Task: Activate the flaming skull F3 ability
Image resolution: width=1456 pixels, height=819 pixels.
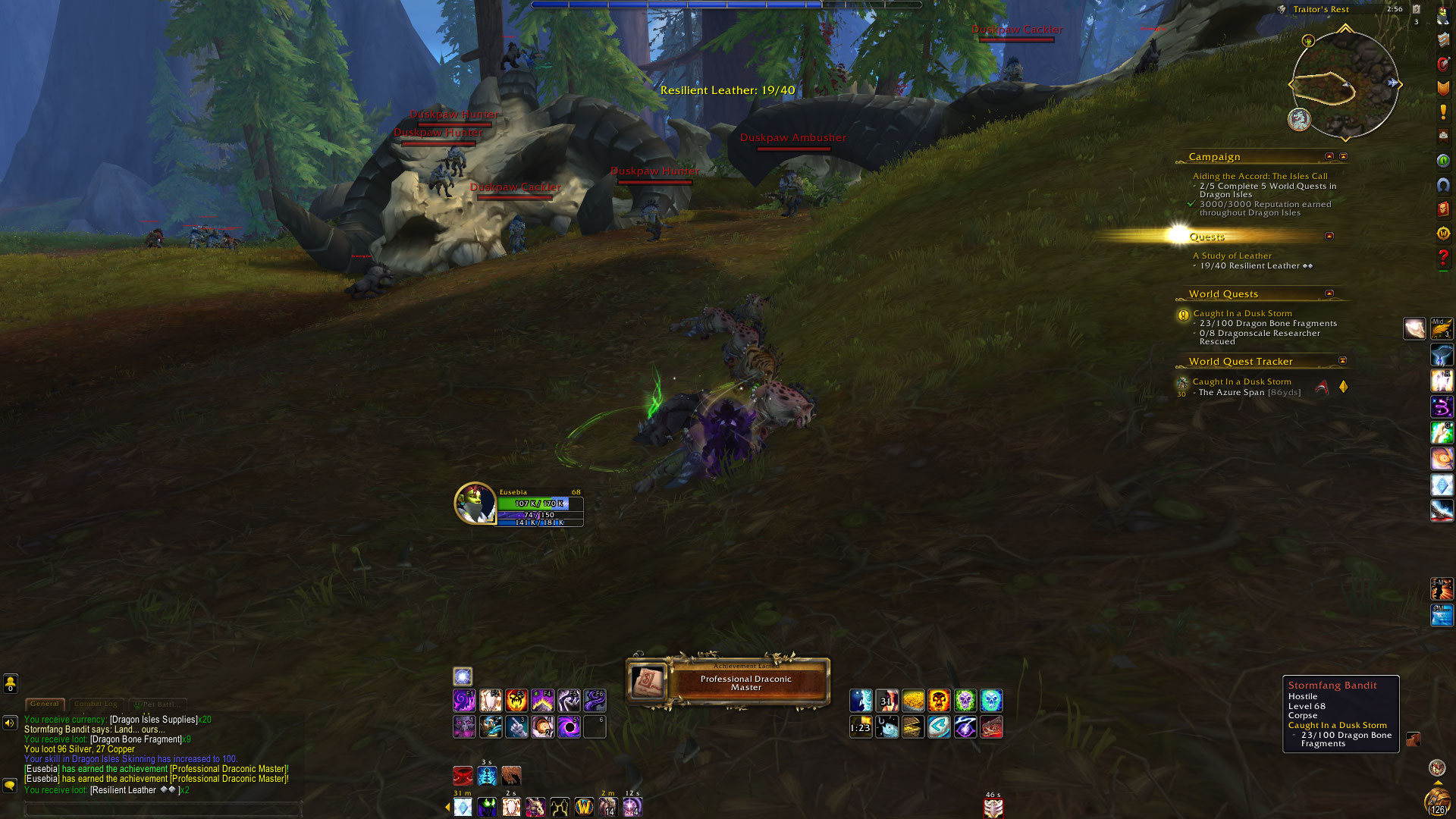Action: [516, 701]
